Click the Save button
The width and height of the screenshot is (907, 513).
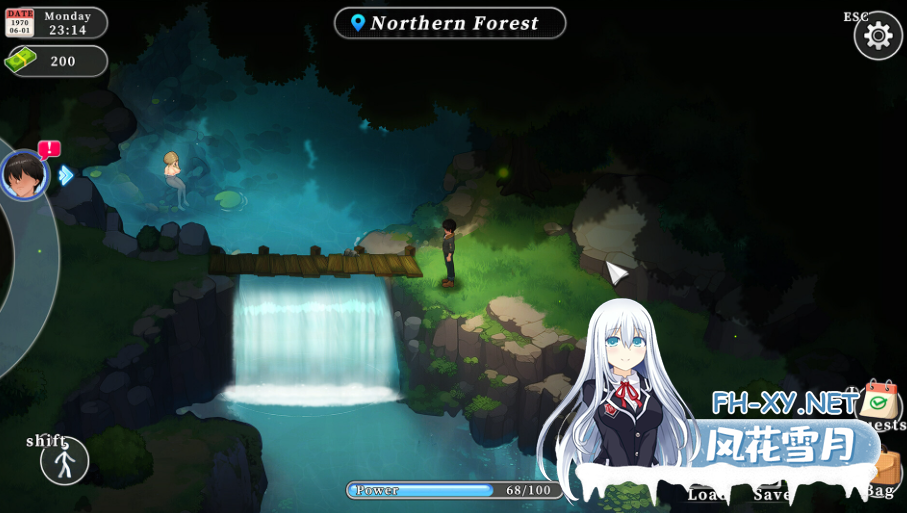click(771, 493)
